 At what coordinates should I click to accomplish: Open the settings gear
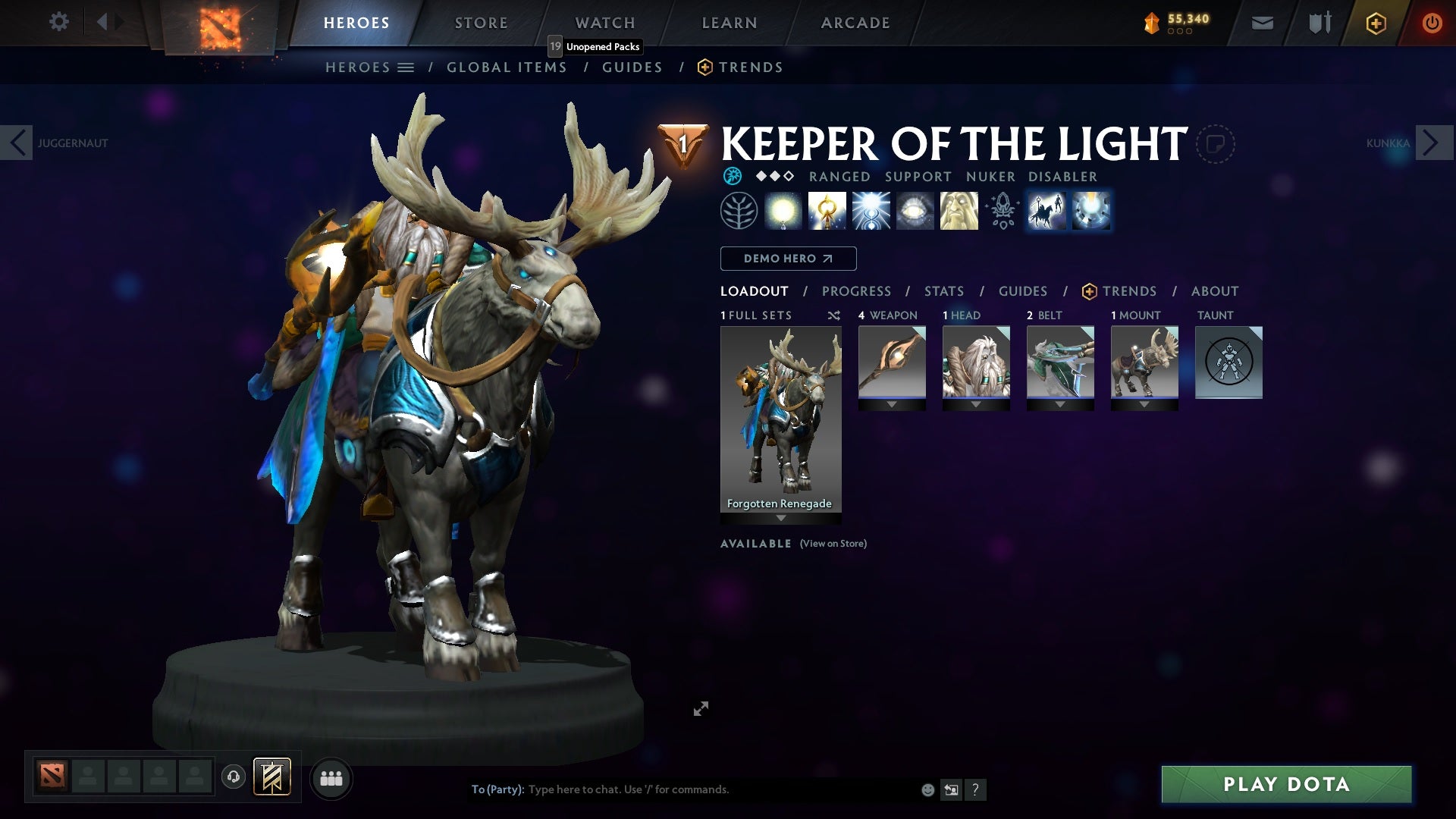[58, 22]
